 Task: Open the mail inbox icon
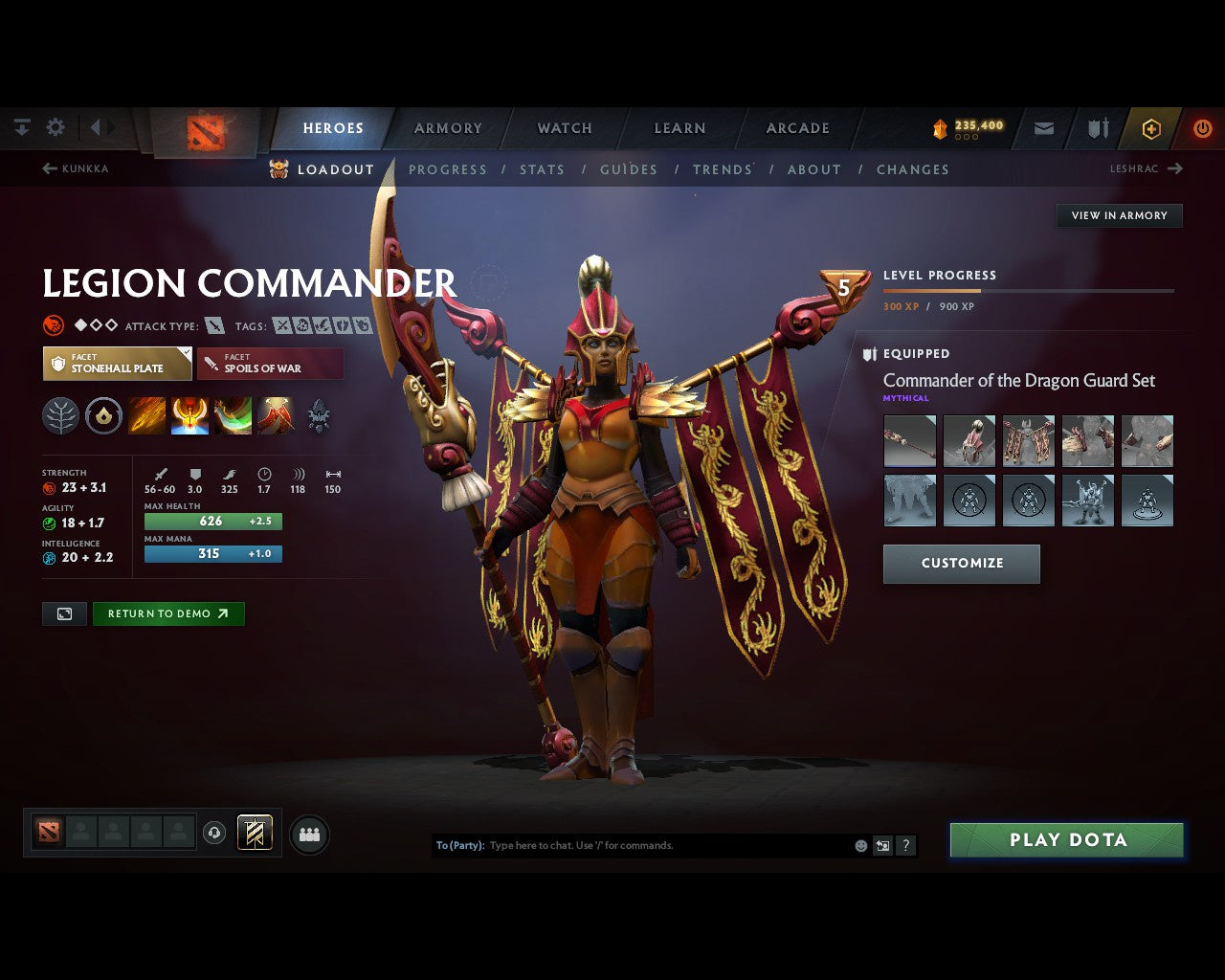(x=1043, y=127)
